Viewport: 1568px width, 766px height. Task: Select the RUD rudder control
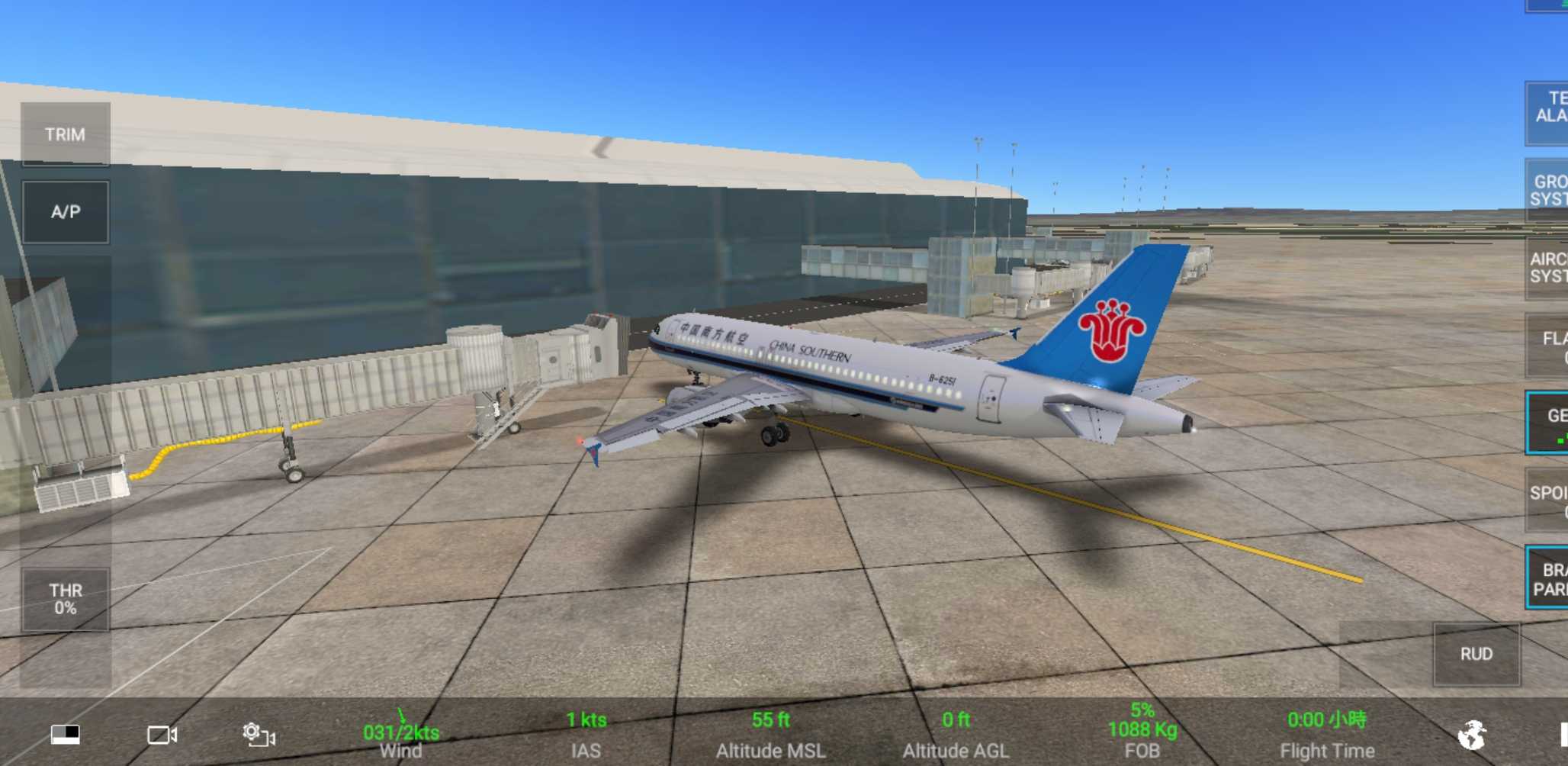point(1476,654)
